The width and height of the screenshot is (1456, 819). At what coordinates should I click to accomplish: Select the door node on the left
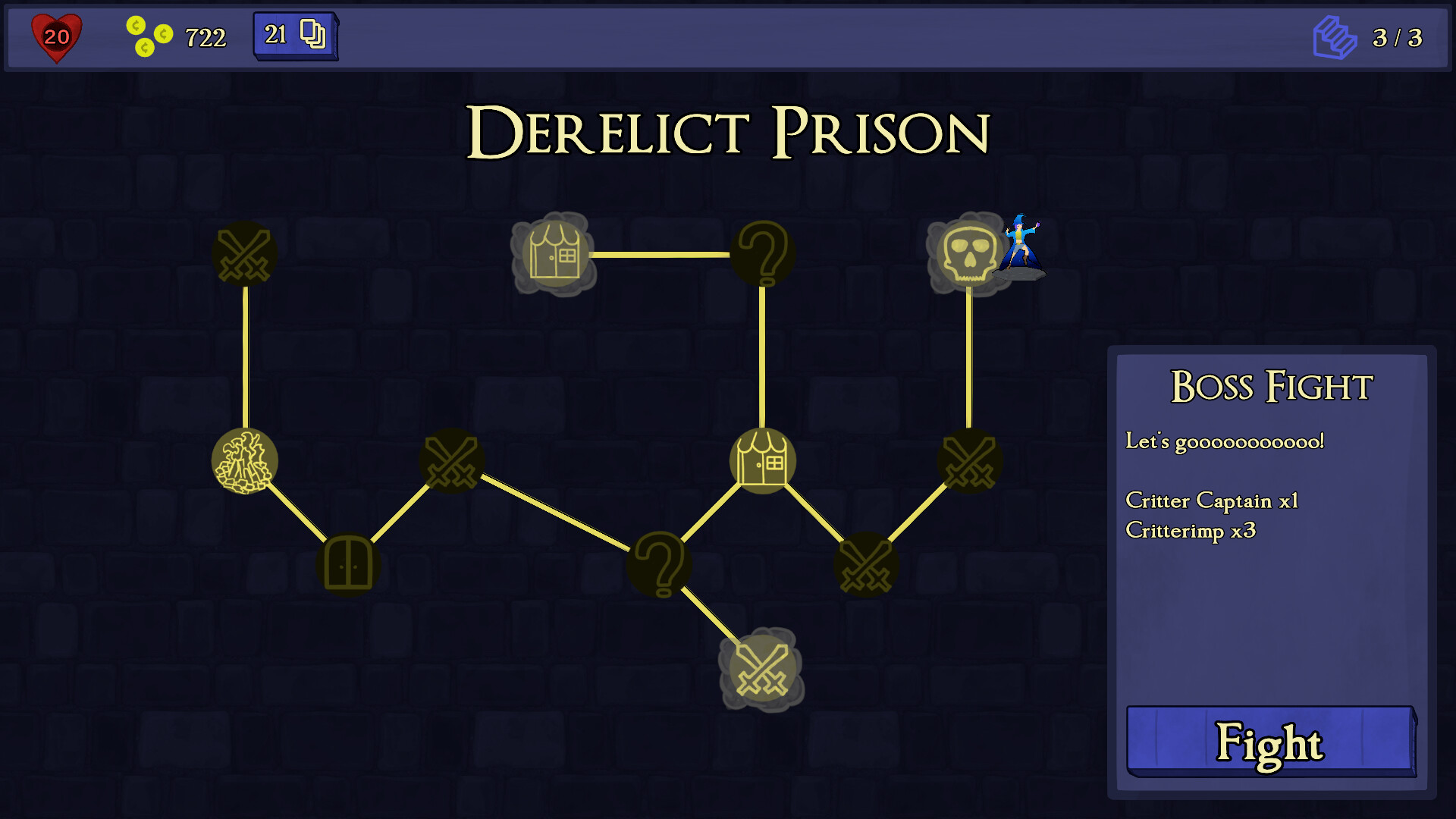coord(349,565)
